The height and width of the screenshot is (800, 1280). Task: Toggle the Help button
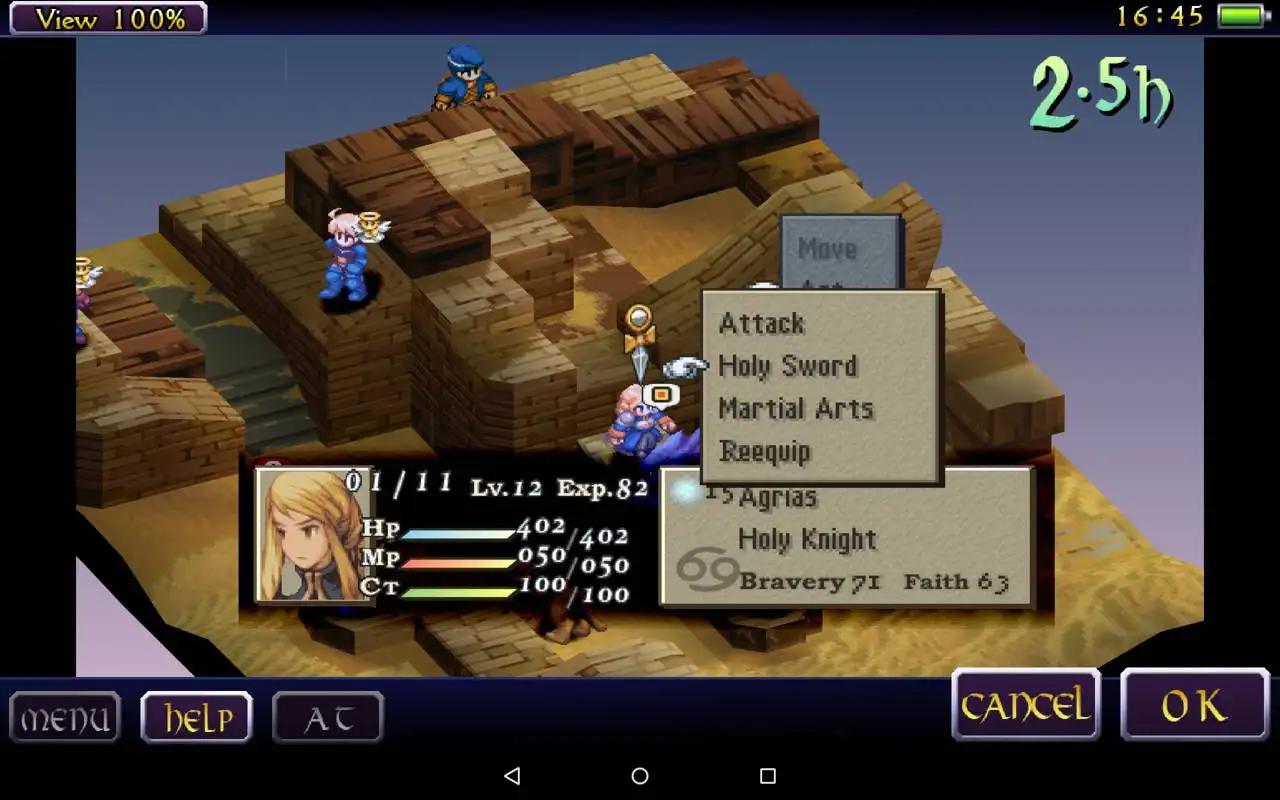(197, 718)
